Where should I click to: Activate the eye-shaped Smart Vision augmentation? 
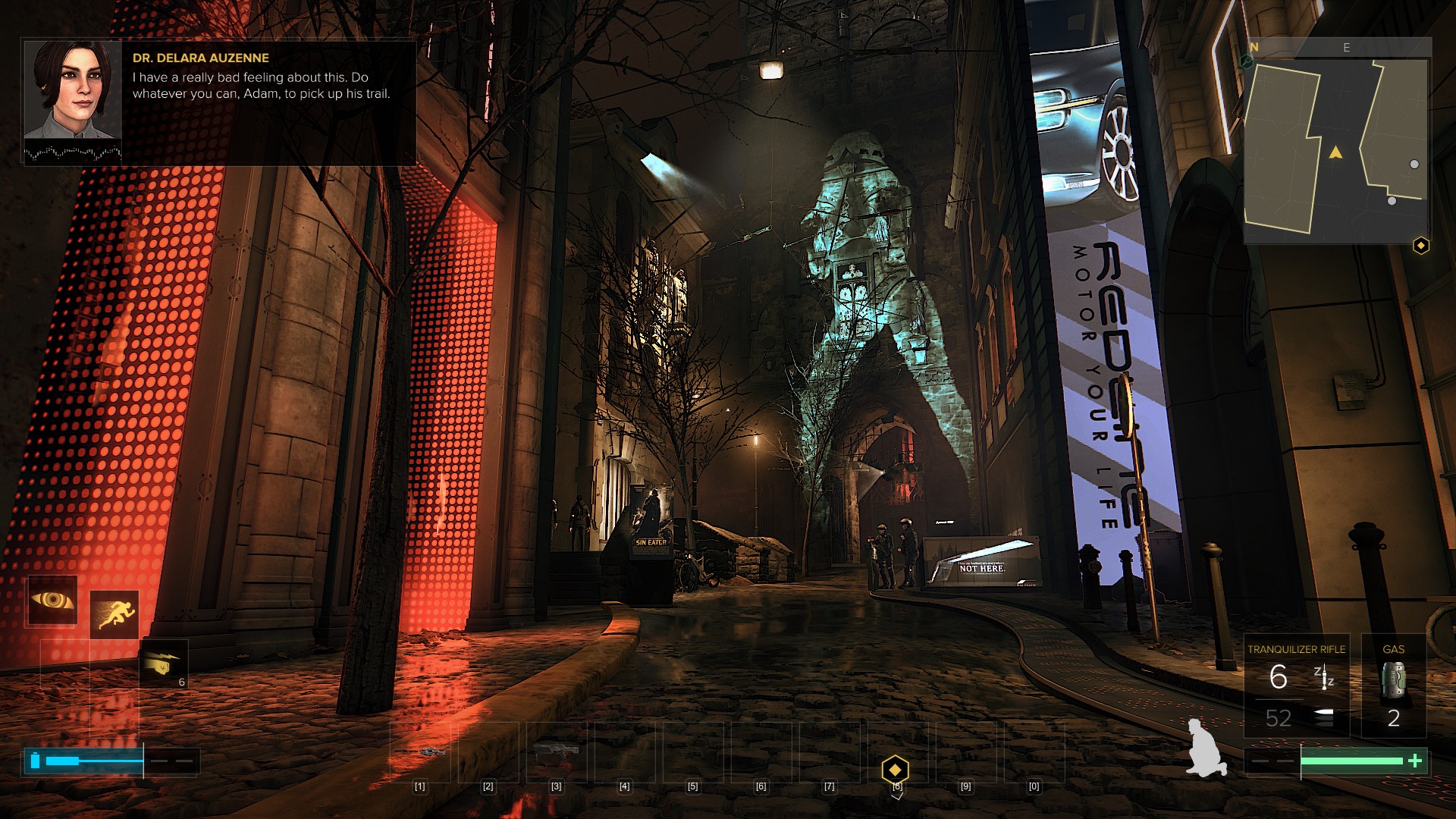click(x=52, y=600)
